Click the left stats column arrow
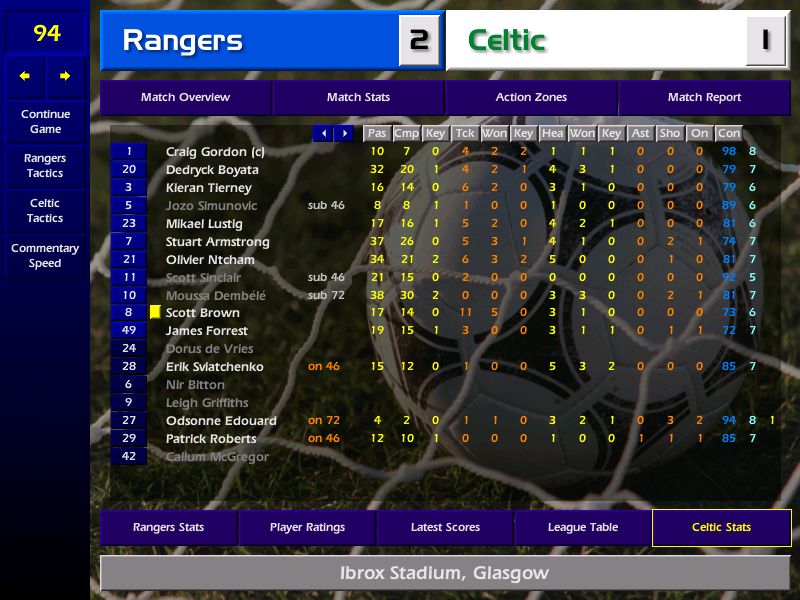The height and width of the screenshot is (600, 800). click(323, 133)
